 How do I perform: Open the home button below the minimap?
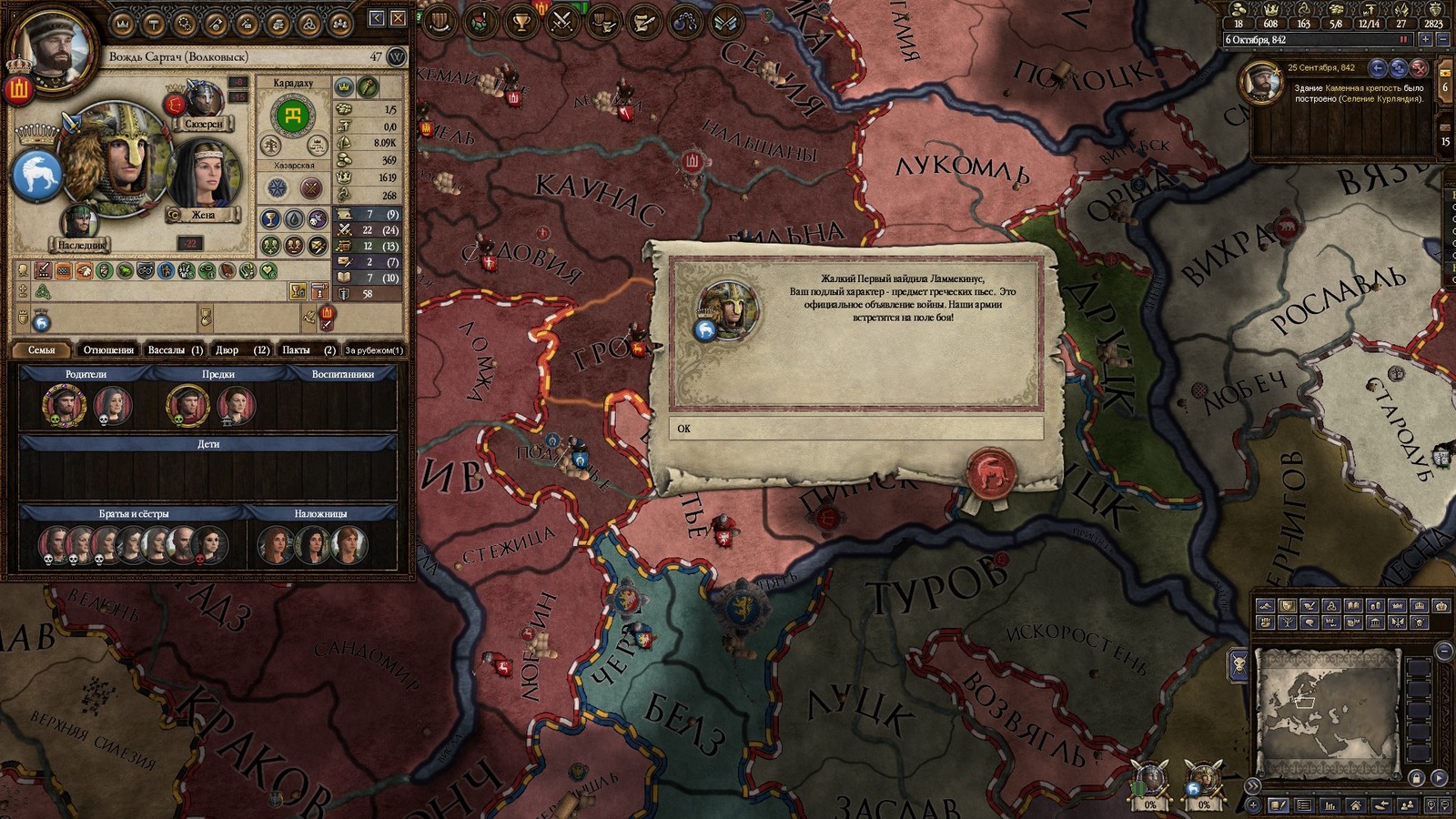[1356, 805]
